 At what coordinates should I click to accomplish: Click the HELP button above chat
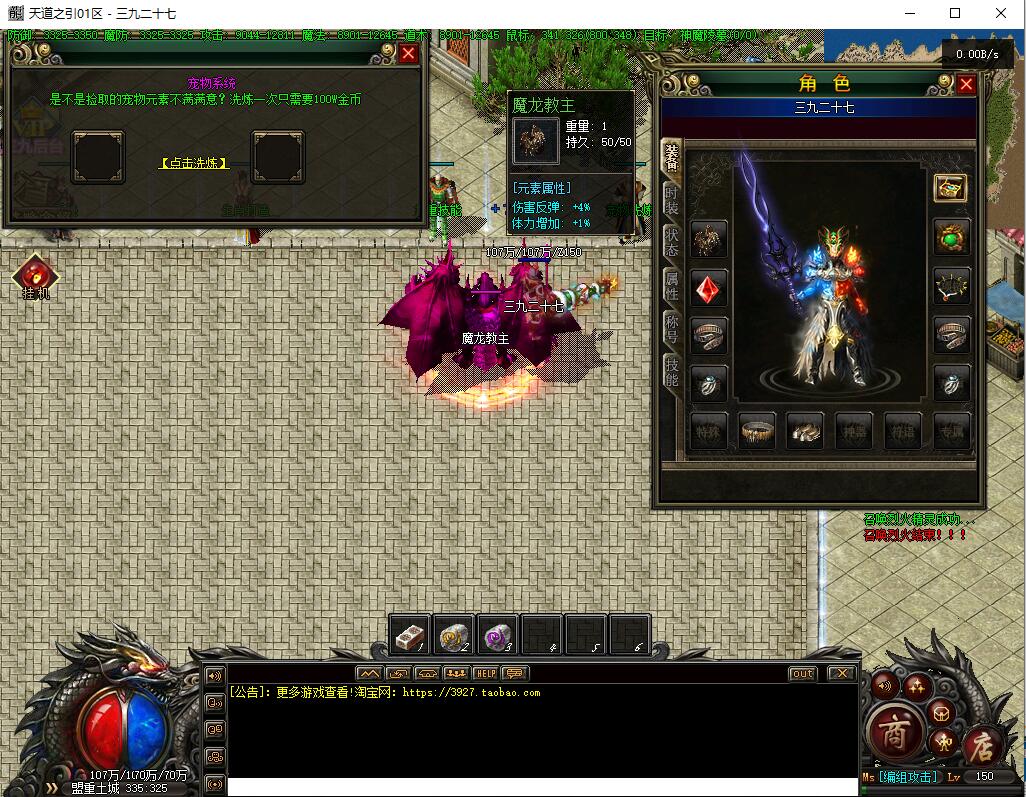pos(485,673)
